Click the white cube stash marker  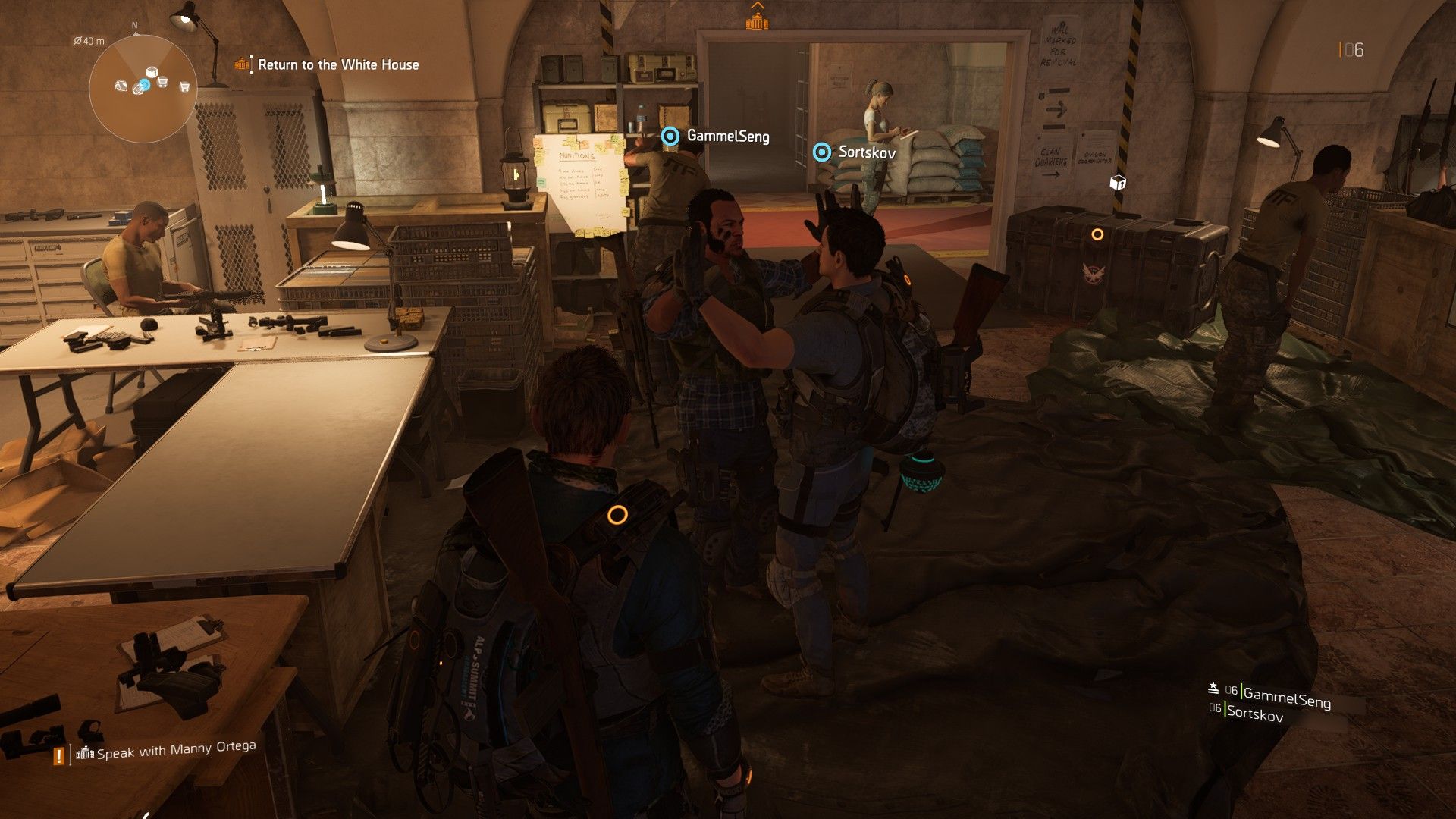(1117, 183)
